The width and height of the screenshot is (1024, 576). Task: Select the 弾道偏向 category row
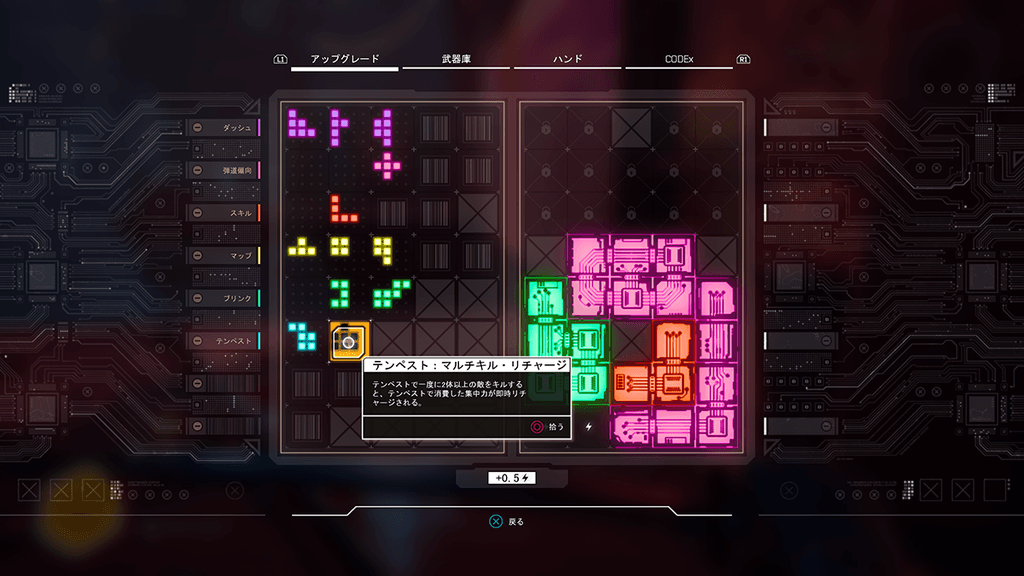tap(223, 170)
